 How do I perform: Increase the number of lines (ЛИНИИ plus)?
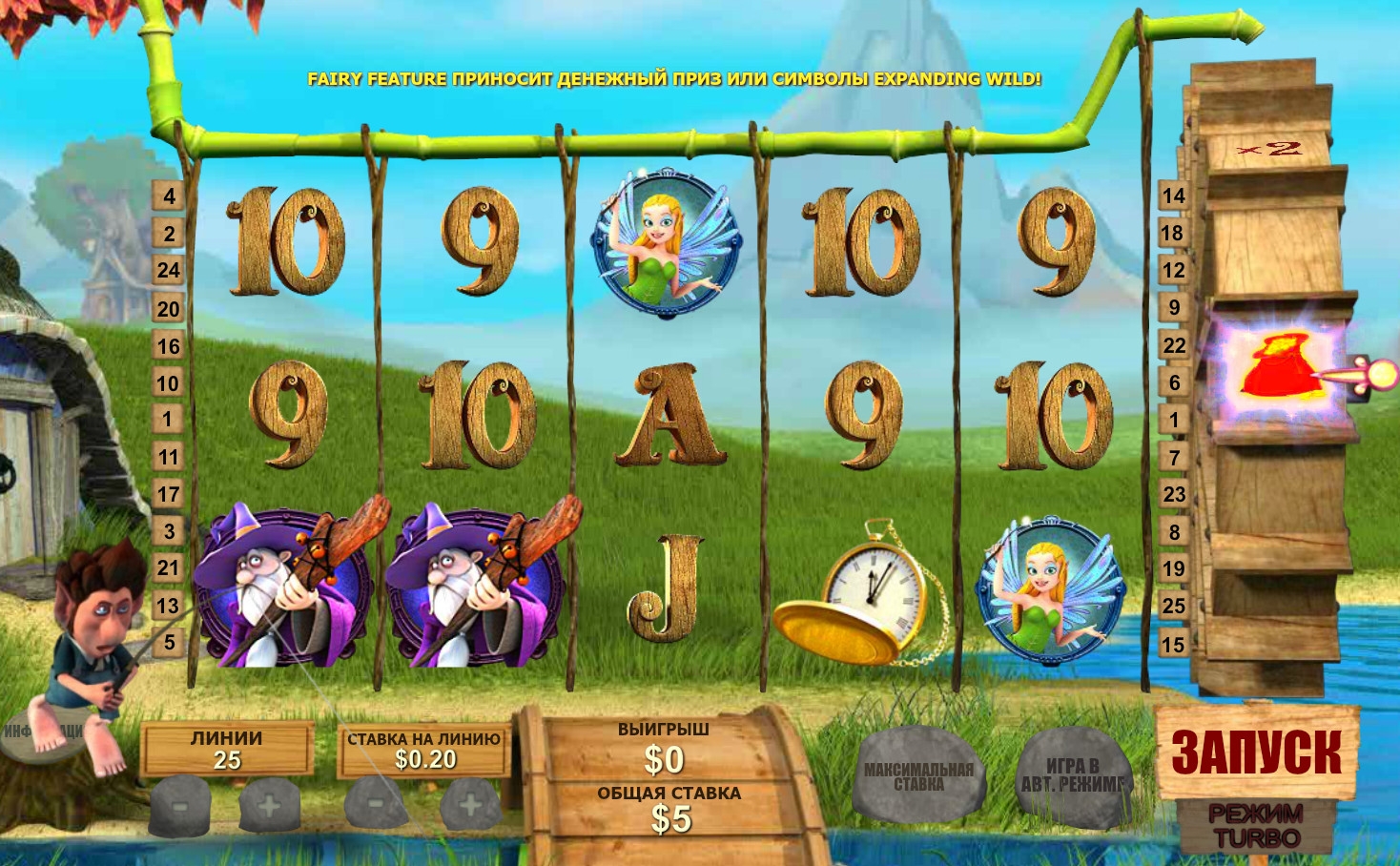pos(270,804)
